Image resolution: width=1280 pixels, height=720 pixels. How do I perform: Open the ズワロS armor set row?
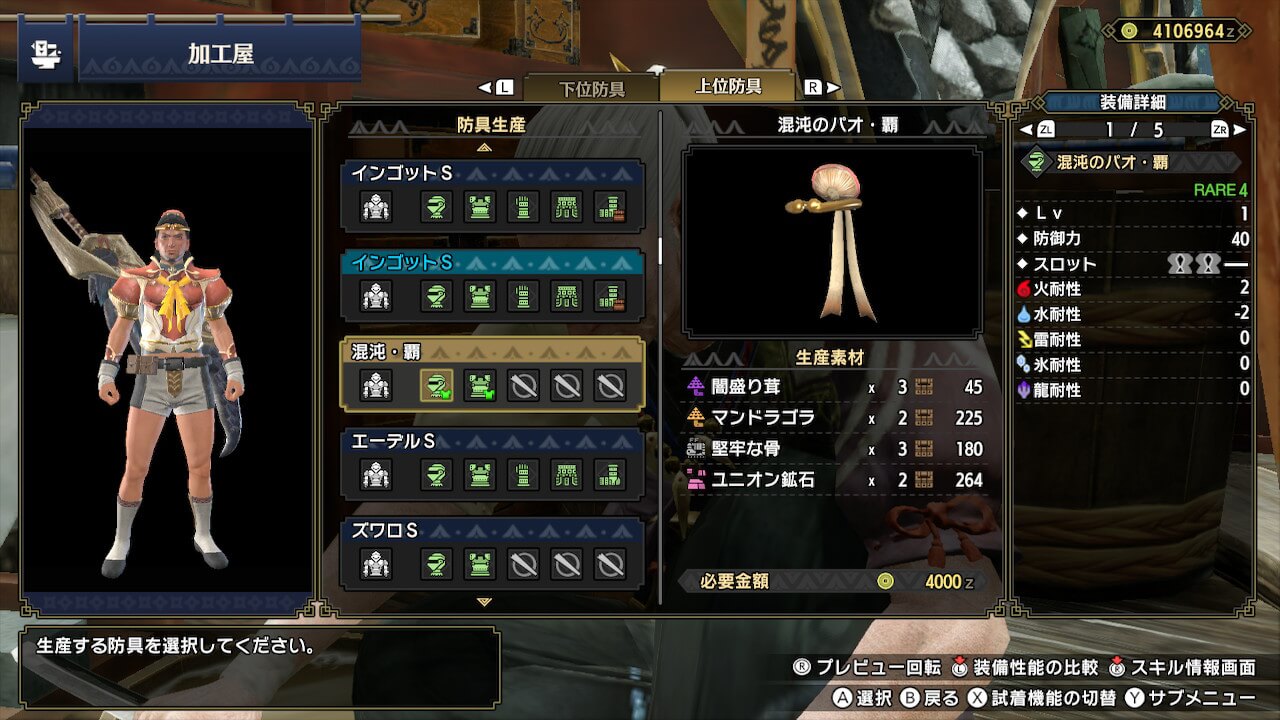[492, 531]
